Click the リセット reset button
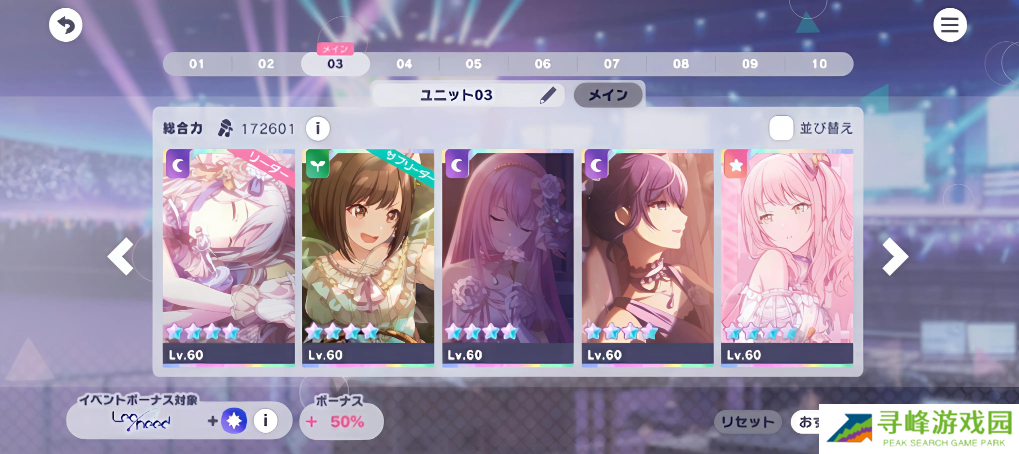 coord(748,422)
